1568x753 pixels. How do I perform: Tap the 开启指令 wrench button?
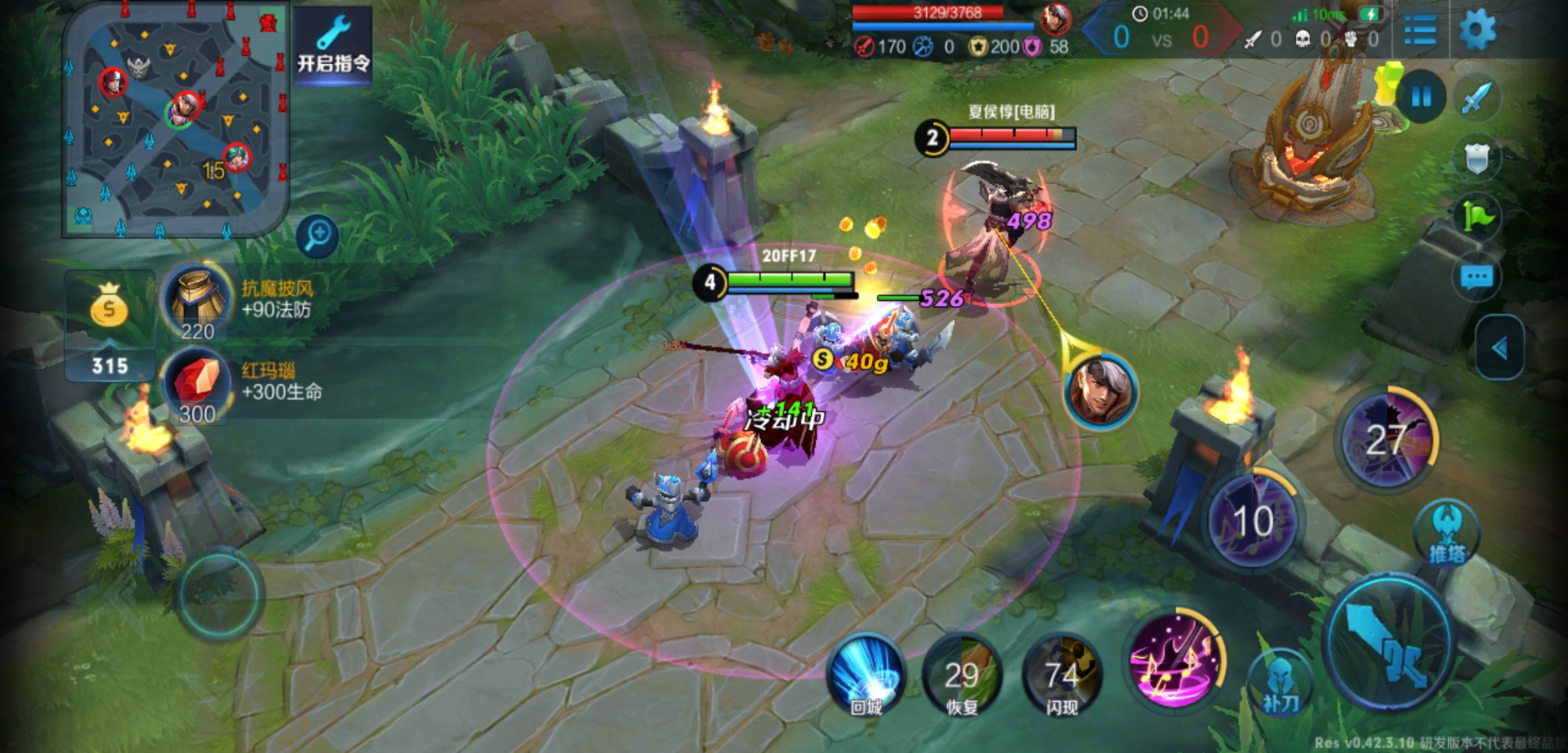[334, 45]
